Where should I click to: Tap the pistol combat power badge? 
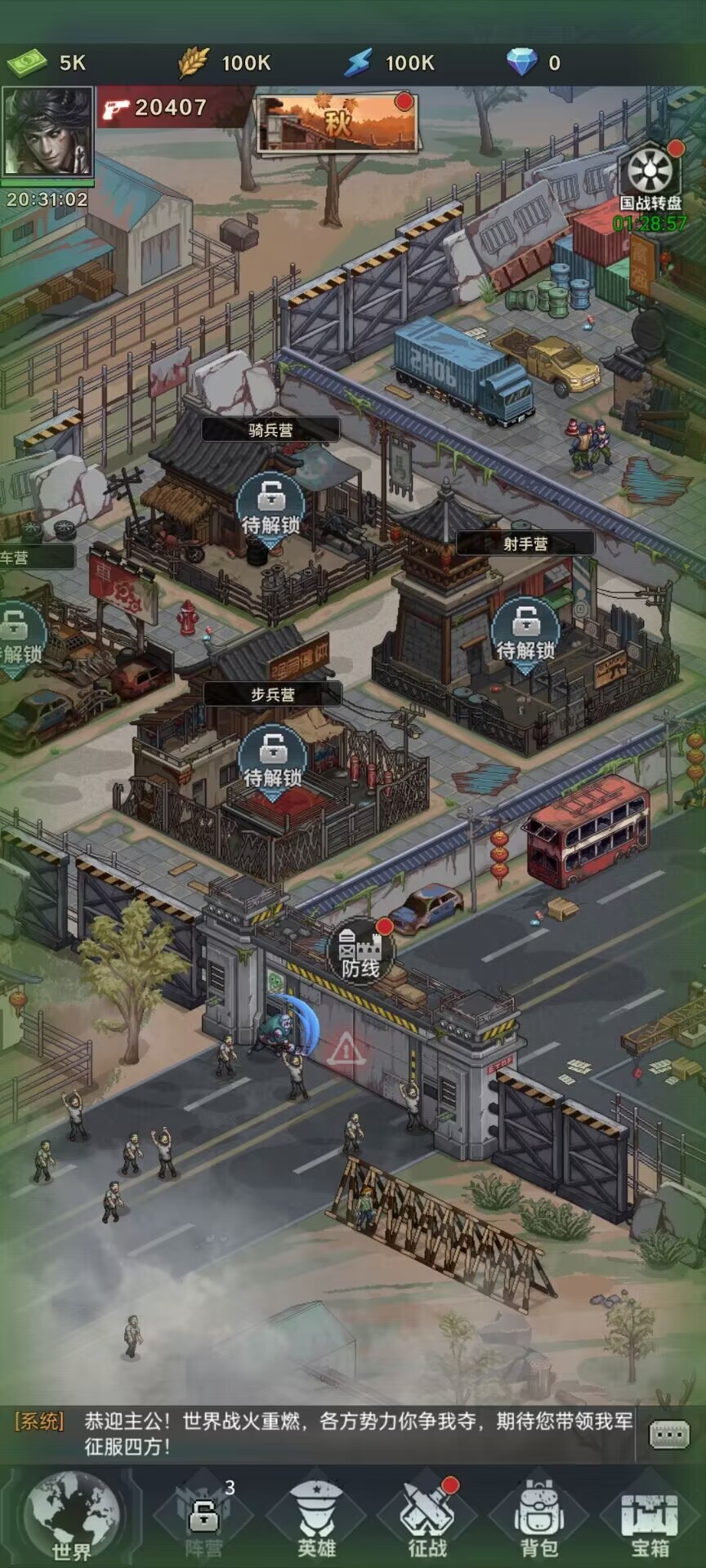click(155, 108)
